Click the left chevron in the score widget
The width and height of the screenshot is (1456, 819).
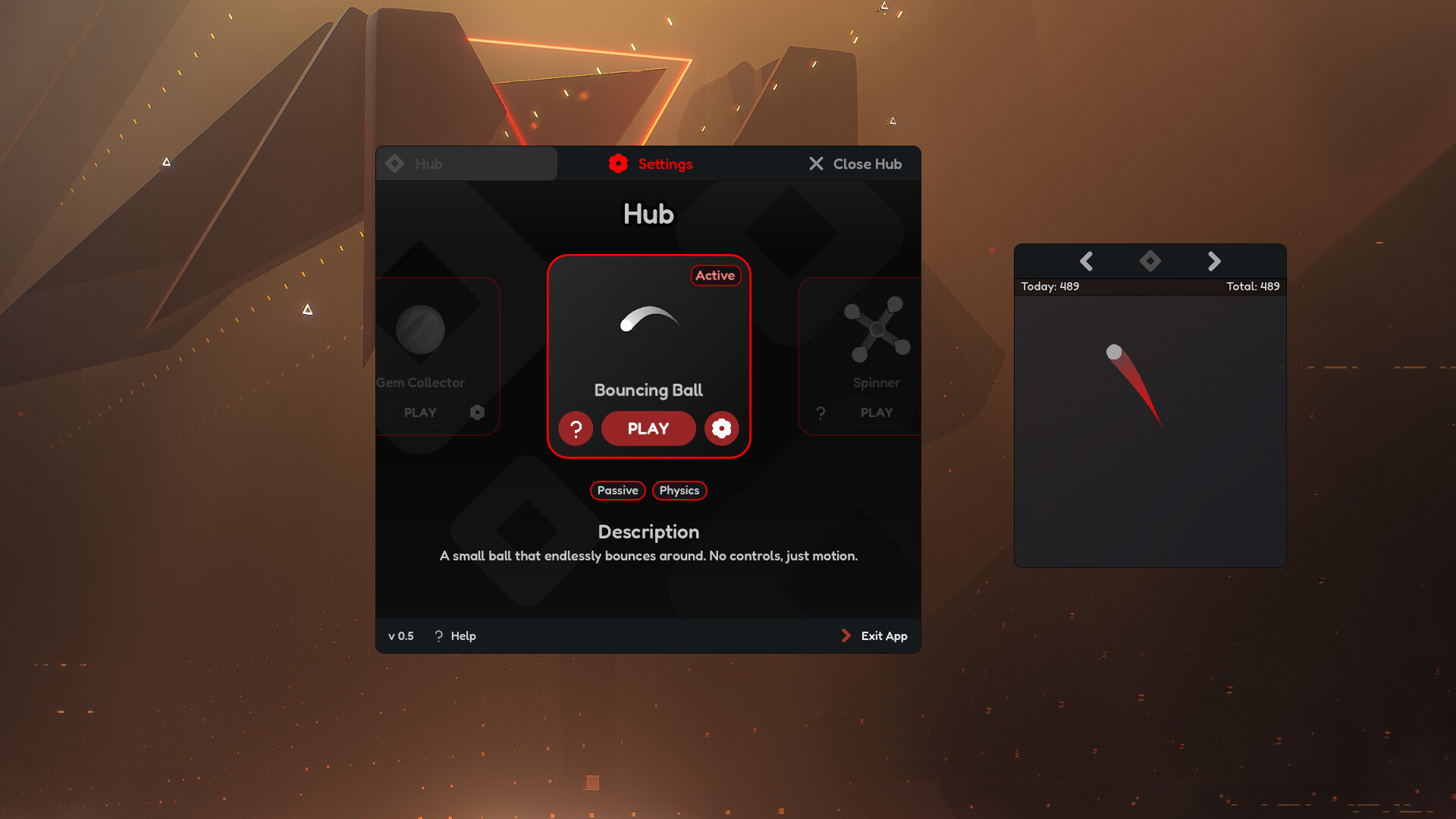coord(1087,261)
